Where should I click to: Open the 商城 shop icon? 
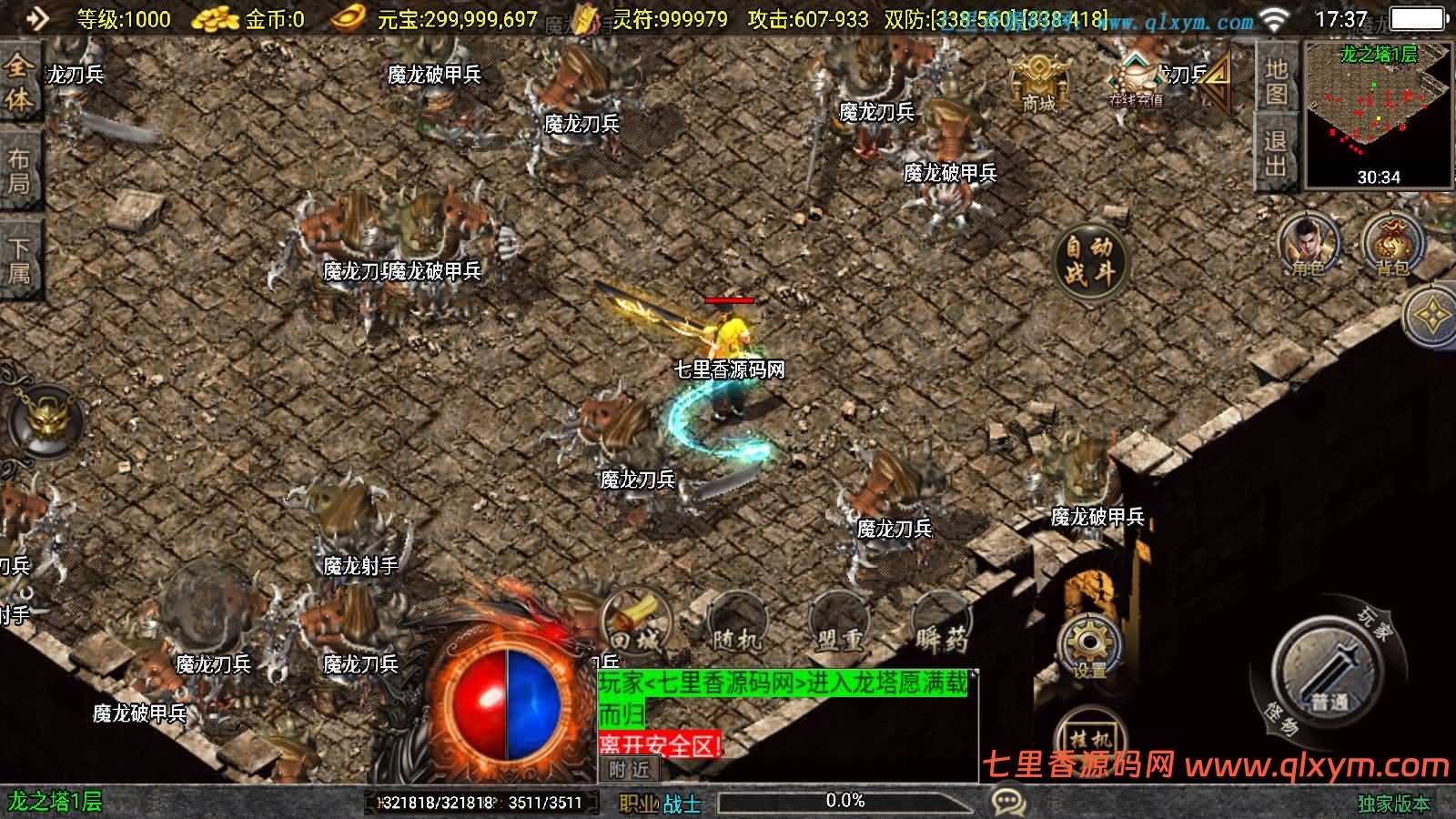(1037, 82)
